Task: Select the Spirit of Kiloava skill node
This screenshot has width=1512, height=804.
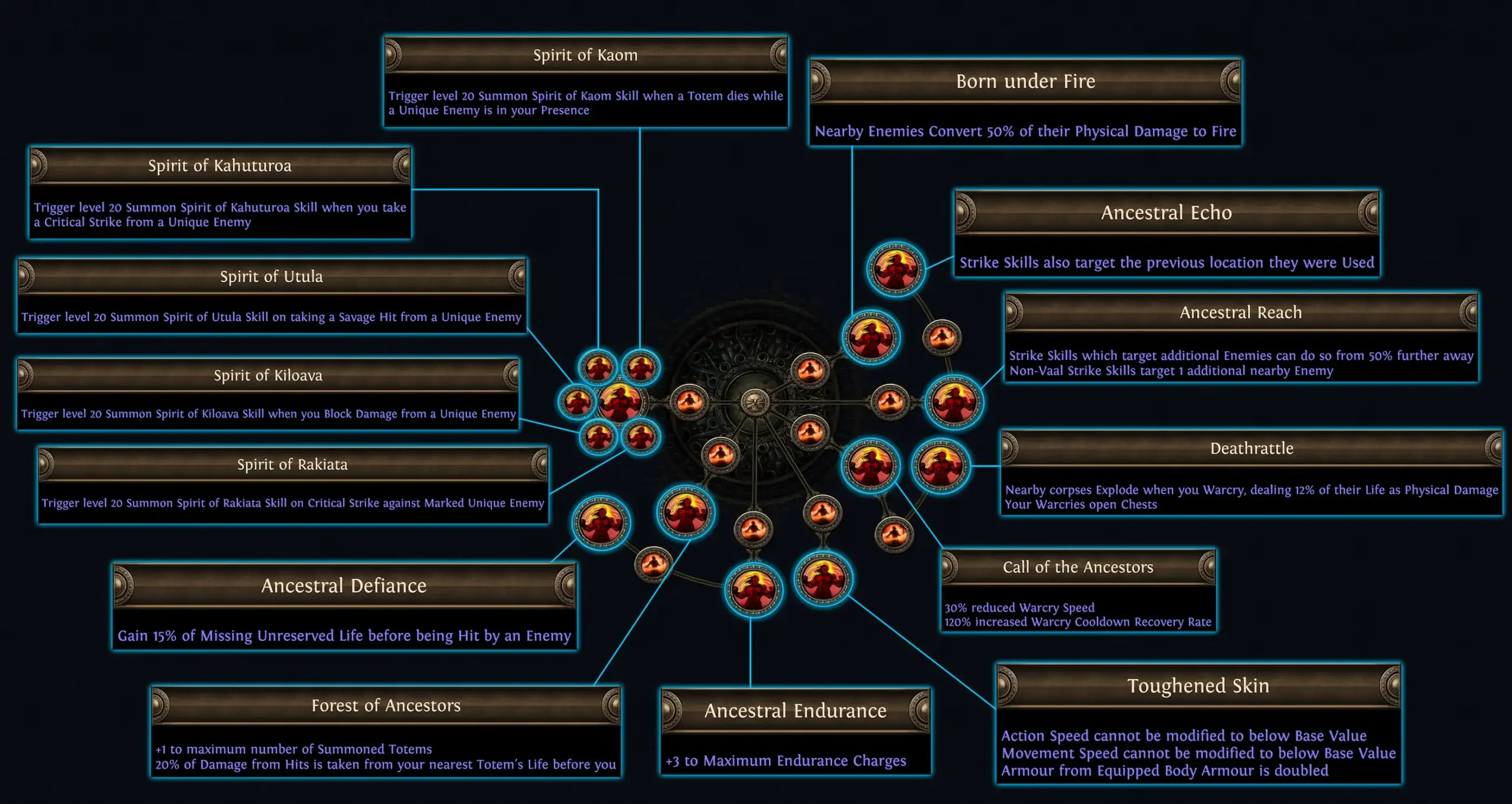Action: (x=598, y=437)
